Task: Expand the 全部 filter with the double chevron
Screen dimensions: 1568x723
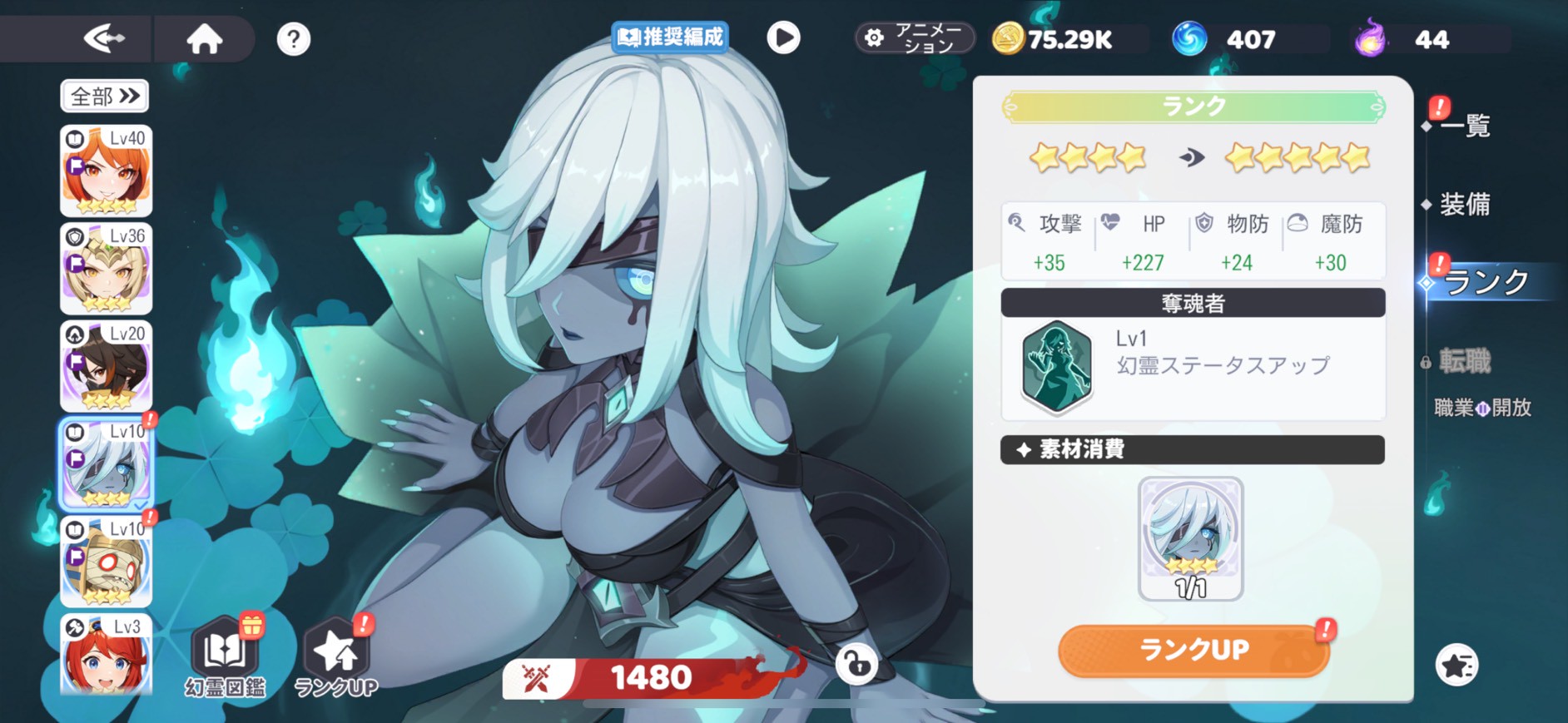Action: click(104, 97)
